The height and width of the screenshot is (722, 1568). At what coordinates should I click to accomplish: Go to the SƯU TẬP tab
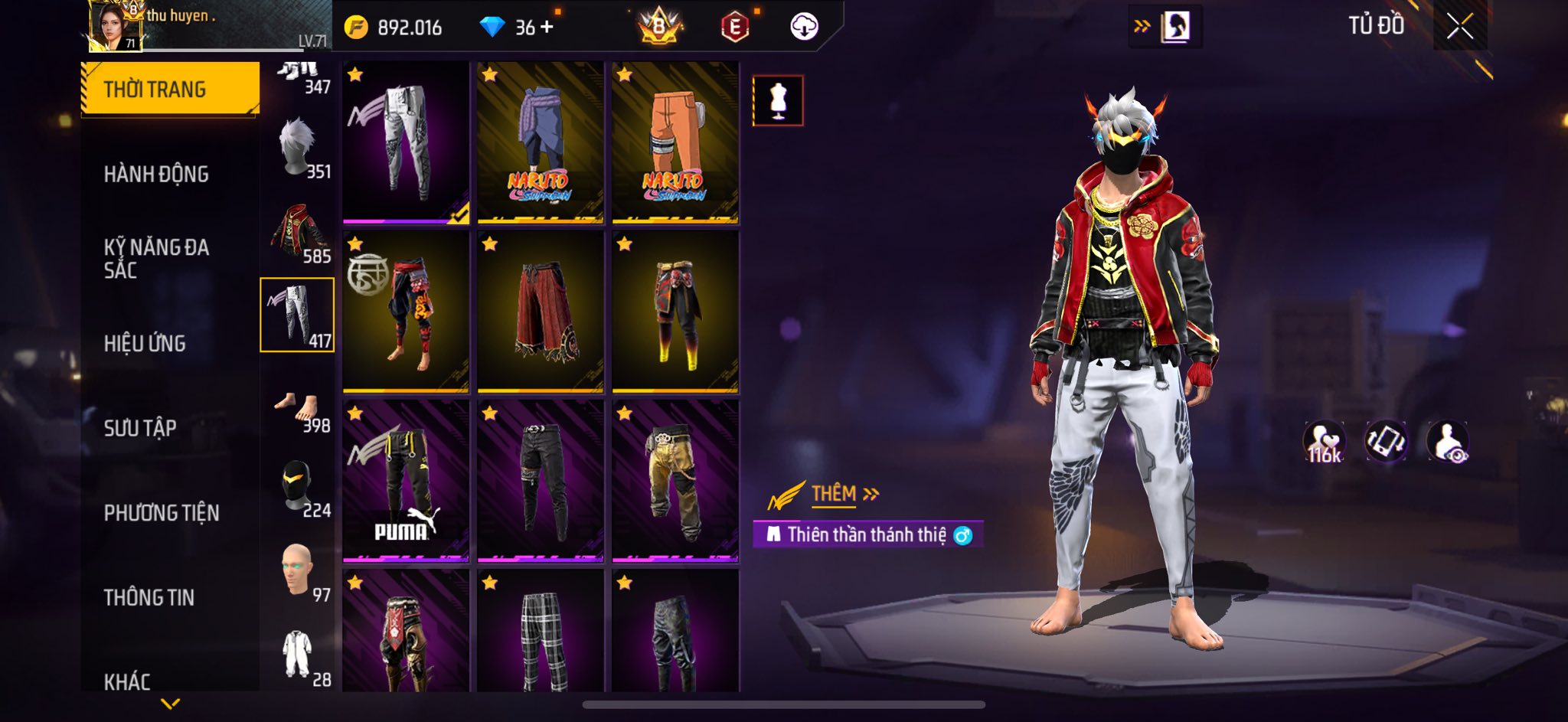pos(140,427)
